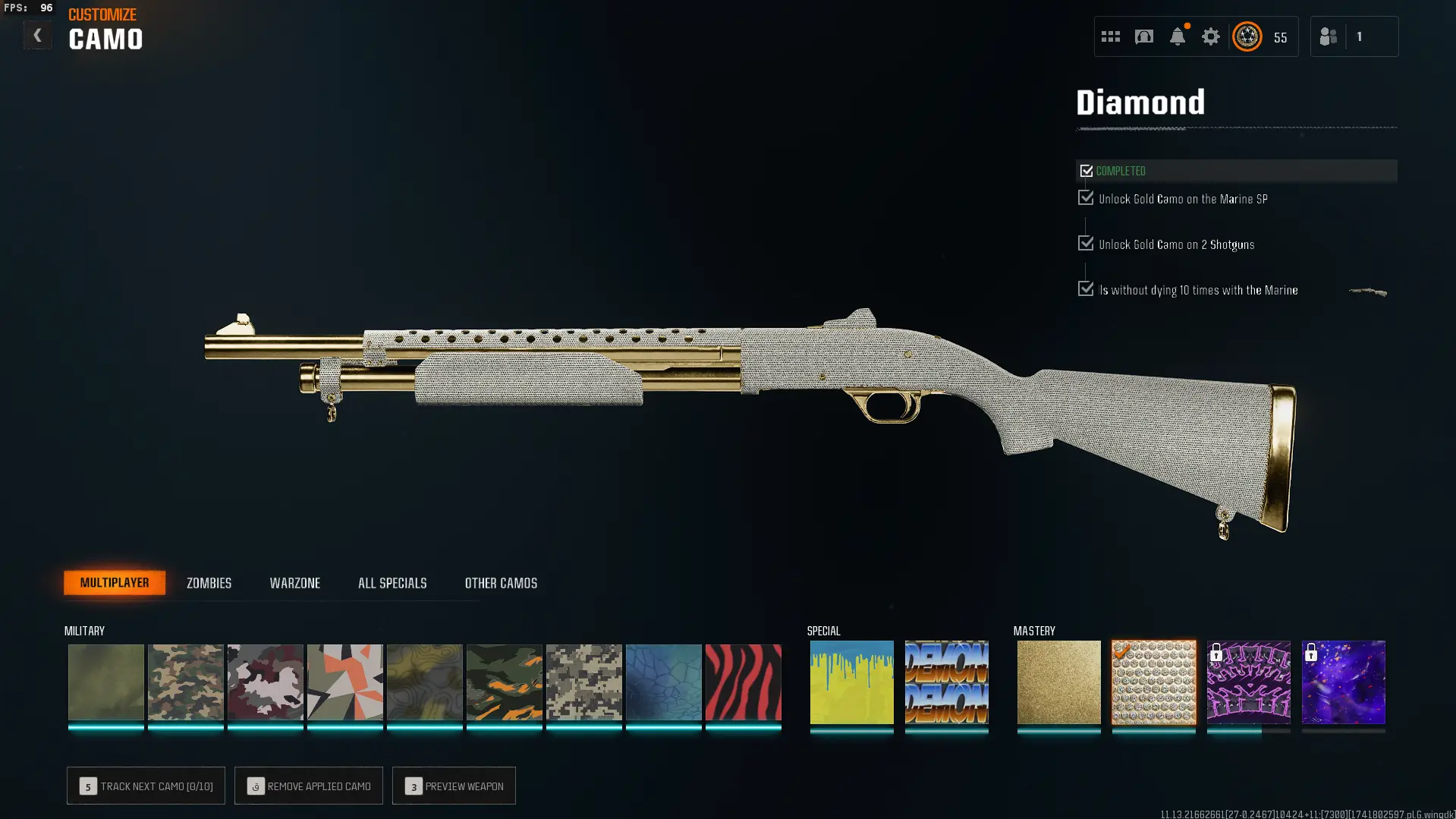
Task: Select the Diamond mastery camo tile
Action: pyautogui.click(x=1153, y=682)
